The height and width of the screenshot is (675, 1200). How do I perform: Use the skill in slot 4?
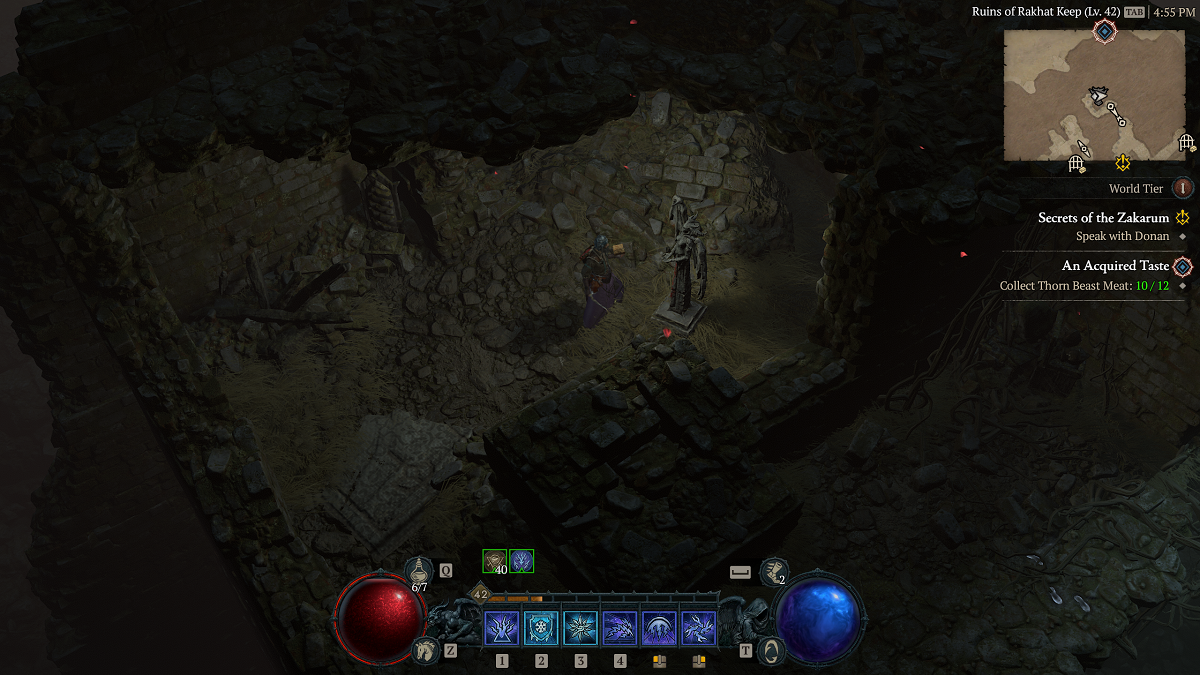pos(620,628)
